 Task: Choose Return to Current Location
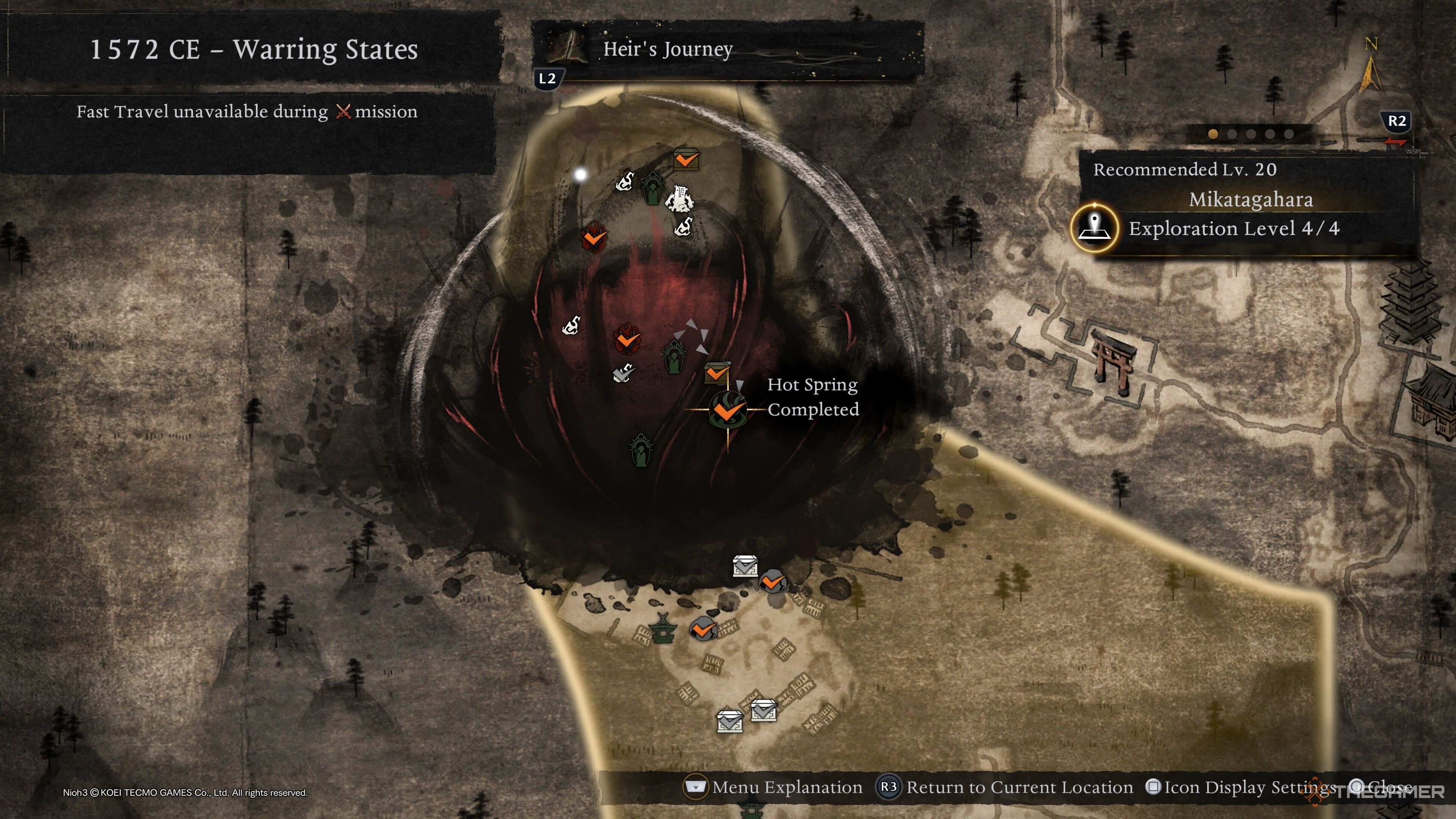pyautogui.click(x=1004, y=787)
